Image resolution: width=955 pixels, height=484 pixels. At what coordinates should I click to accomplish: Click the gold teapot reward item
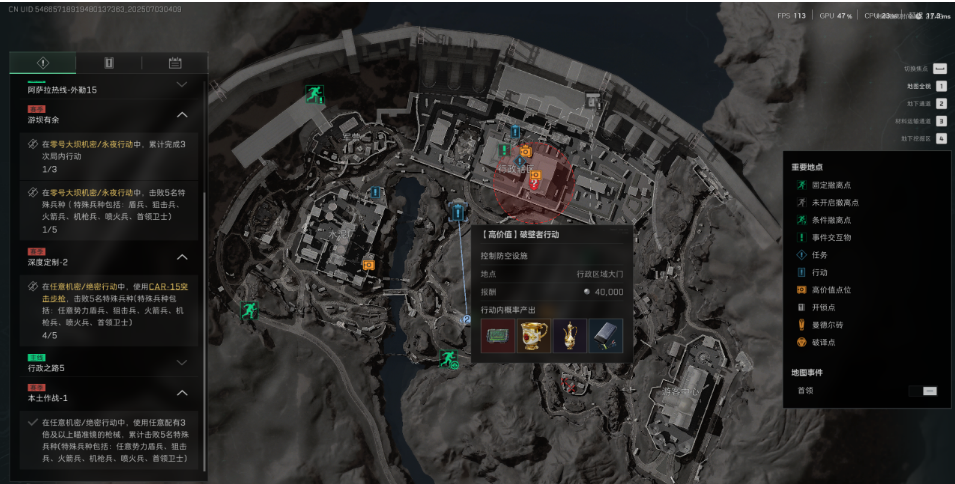click(569, 335)
